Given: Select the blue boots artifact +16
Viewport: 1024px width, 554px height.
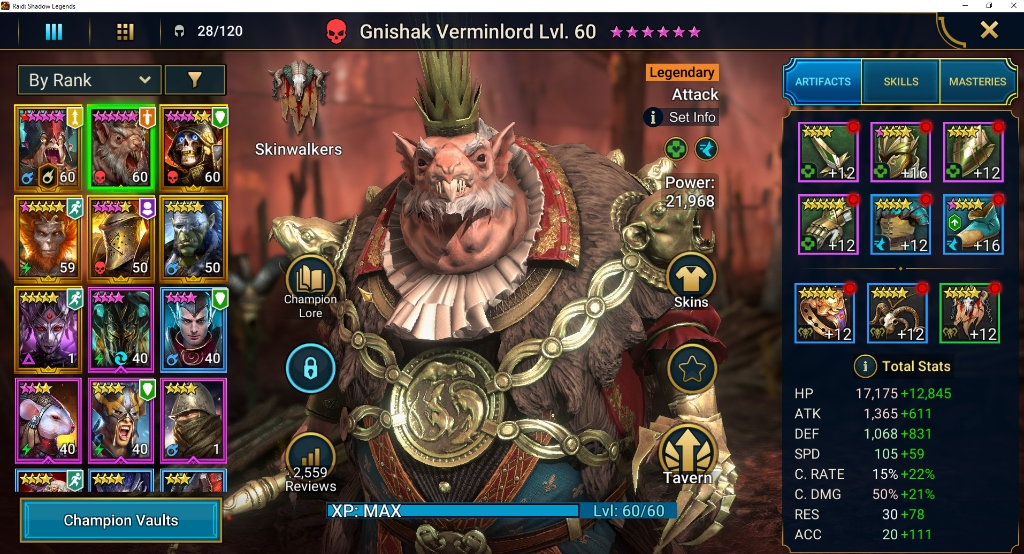Looking at the screenshot, I should 973,225.
